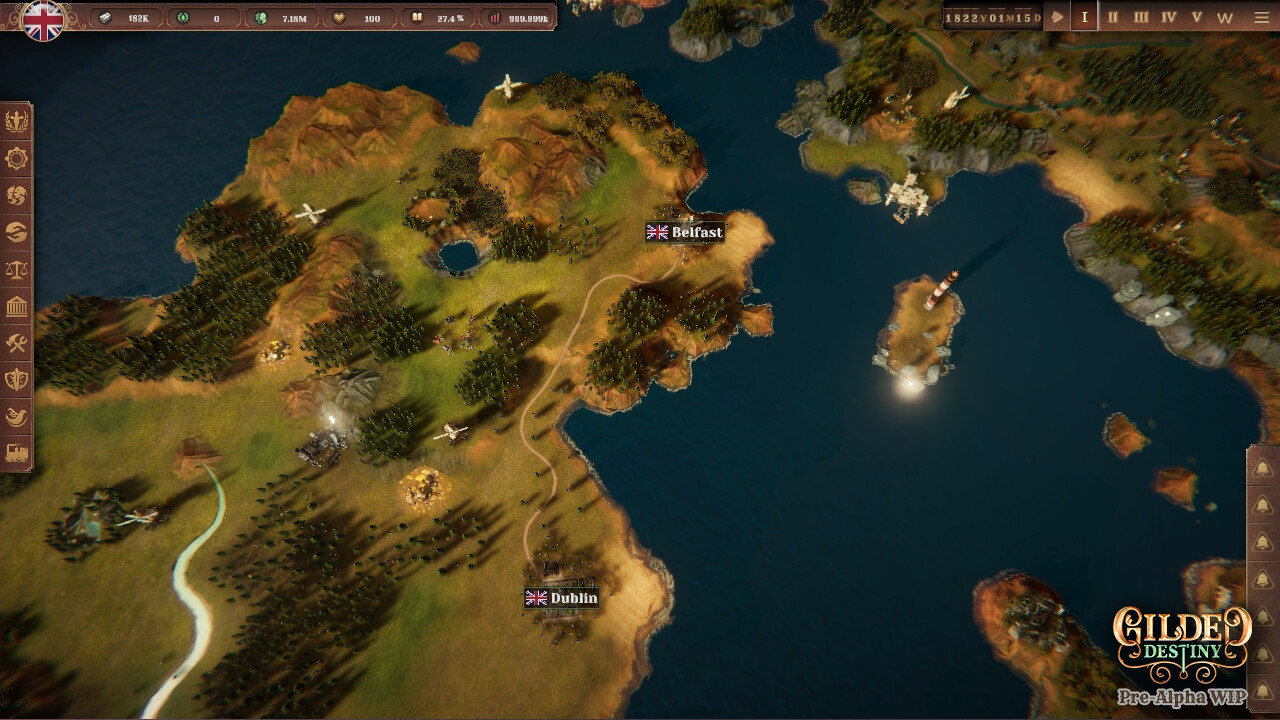This screenshot has width=1280, height=720.
Task: Toggle game speed to level III
Action: 1140,16
